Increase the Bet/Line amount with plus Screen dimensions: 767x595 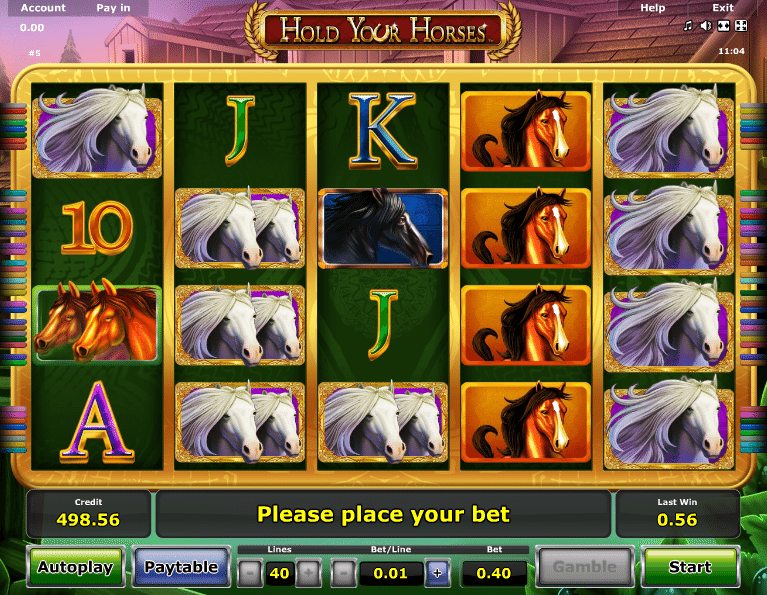pyautogui.click(x=437, y=573)
